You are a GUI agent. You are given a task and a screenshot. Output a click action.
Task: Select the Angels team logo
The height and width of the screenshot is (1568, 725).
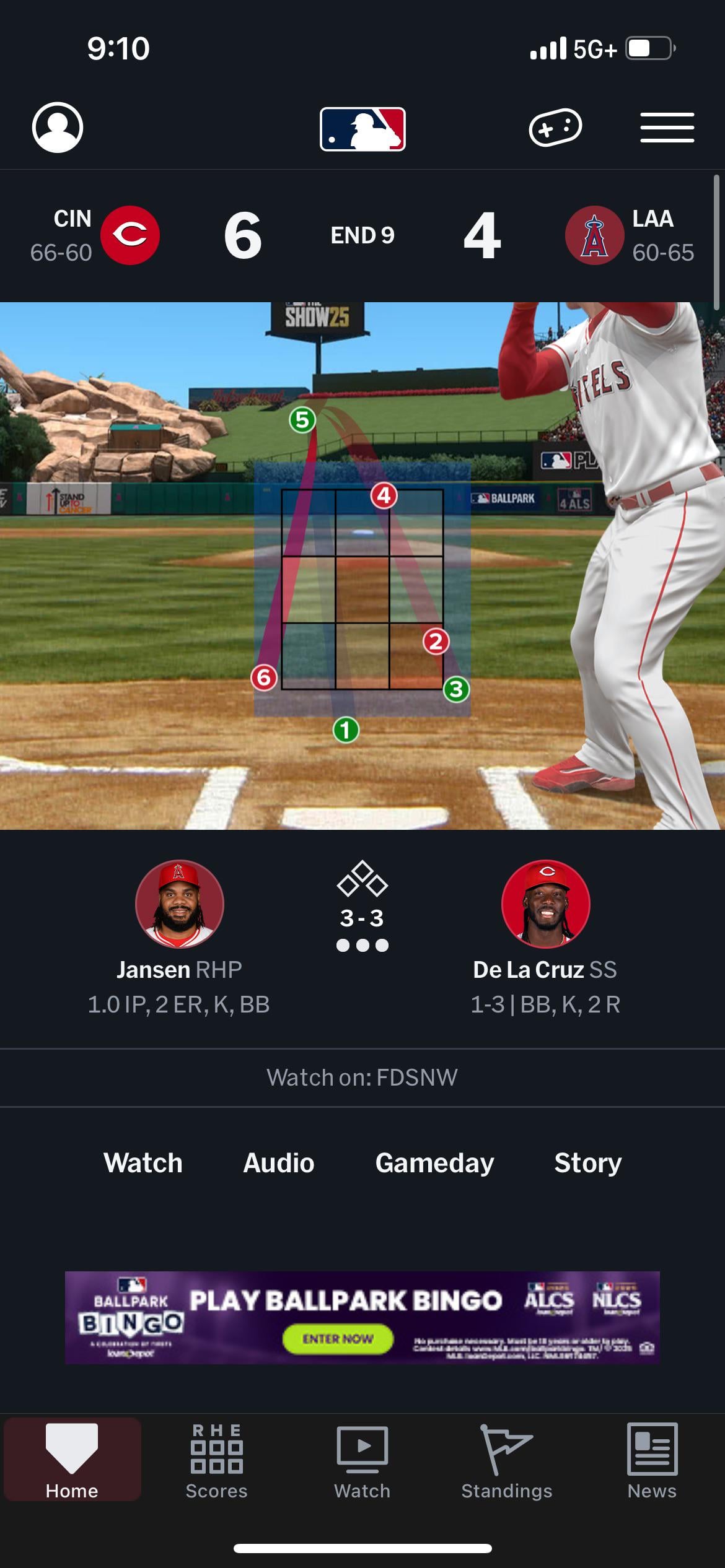pos(594,235)
